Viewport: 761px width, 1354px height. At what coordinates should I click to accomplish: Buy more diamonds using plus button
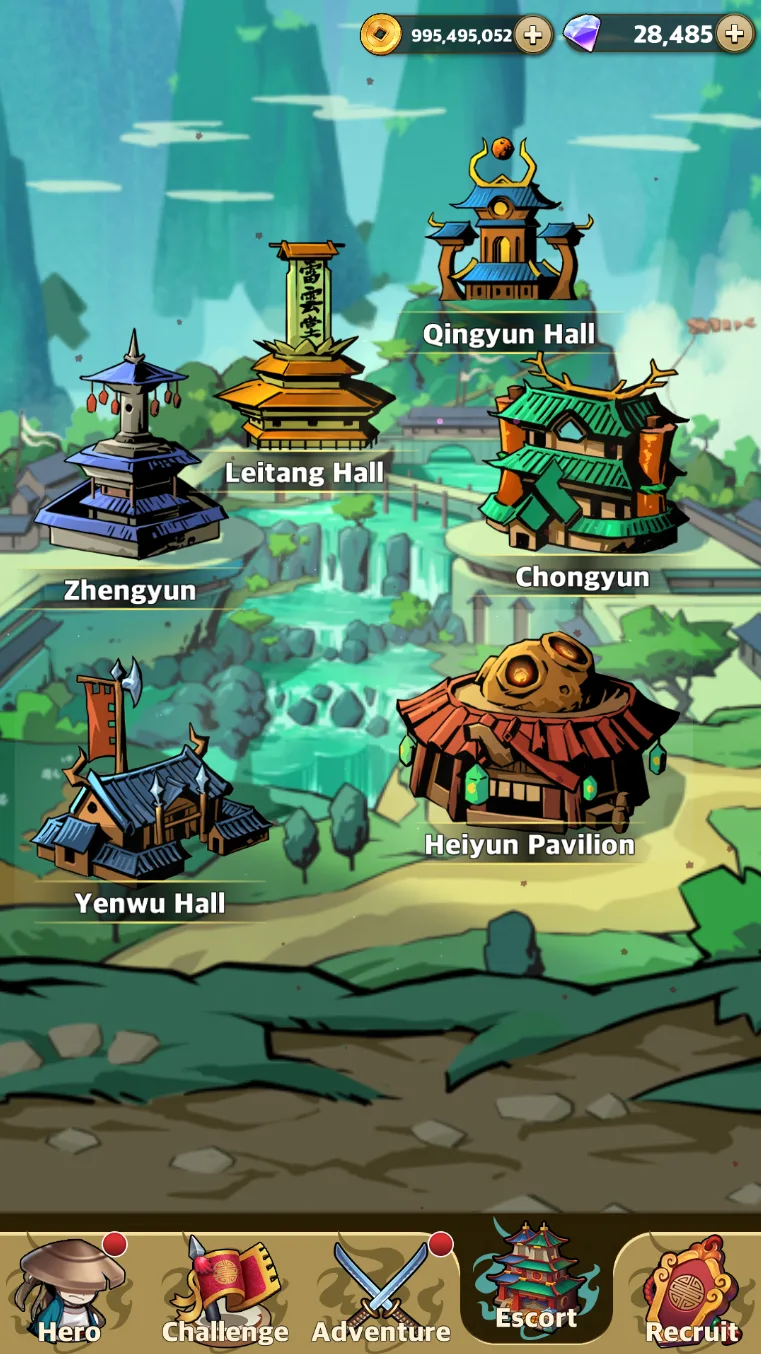735,34
